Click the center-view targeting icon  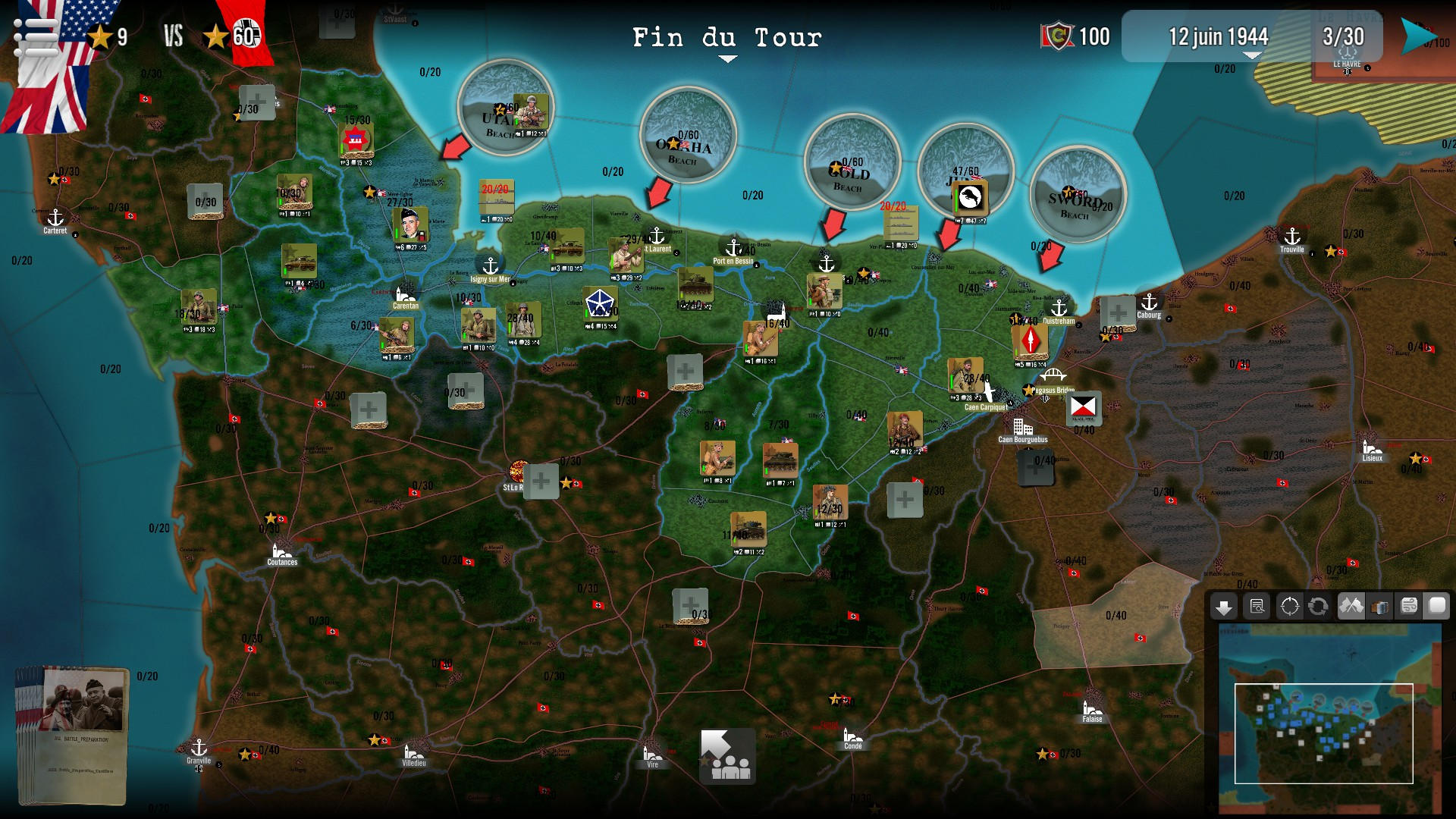1289,607
